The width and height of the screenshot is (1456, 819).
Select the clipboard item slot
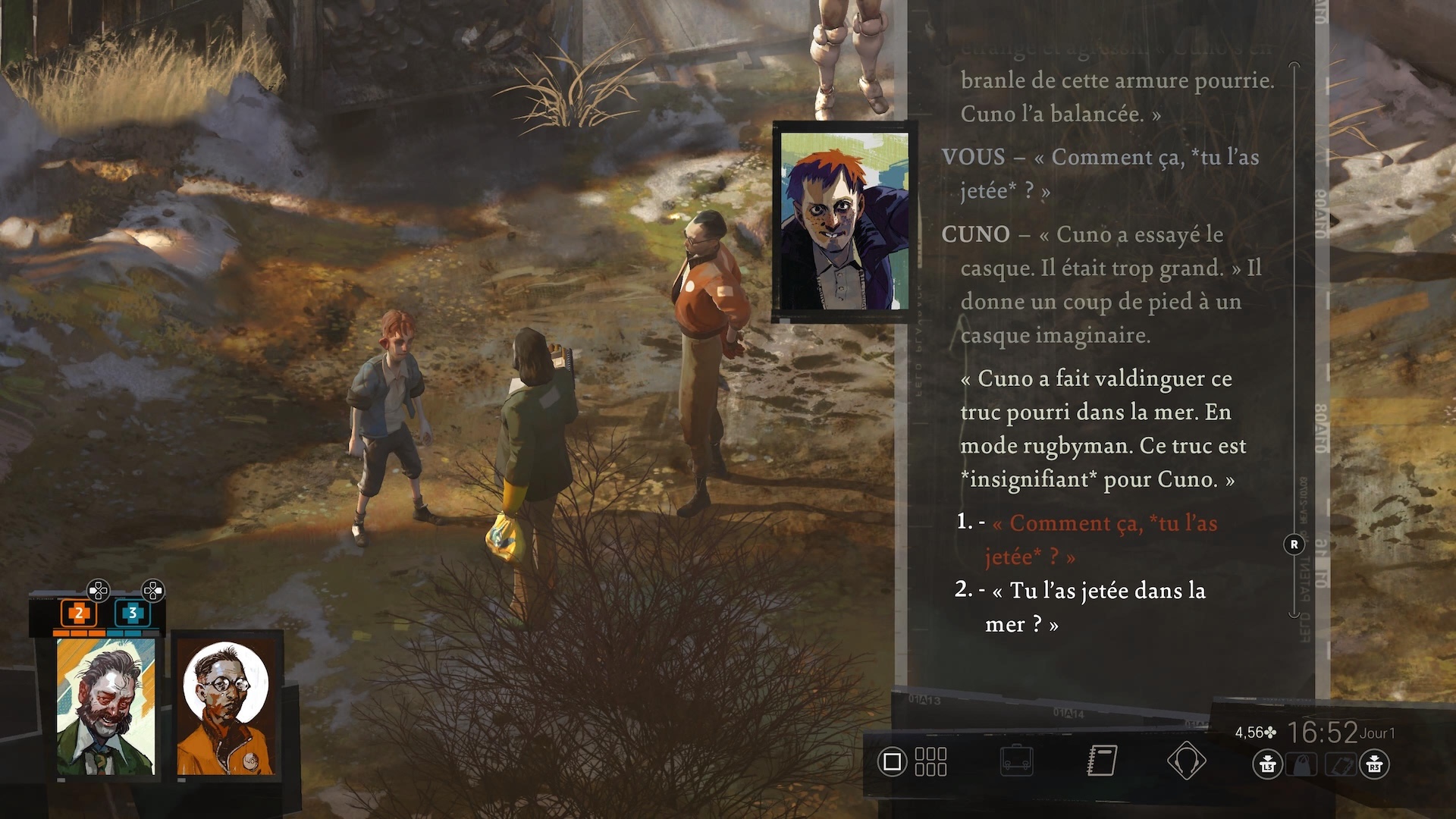[1339, 764]
